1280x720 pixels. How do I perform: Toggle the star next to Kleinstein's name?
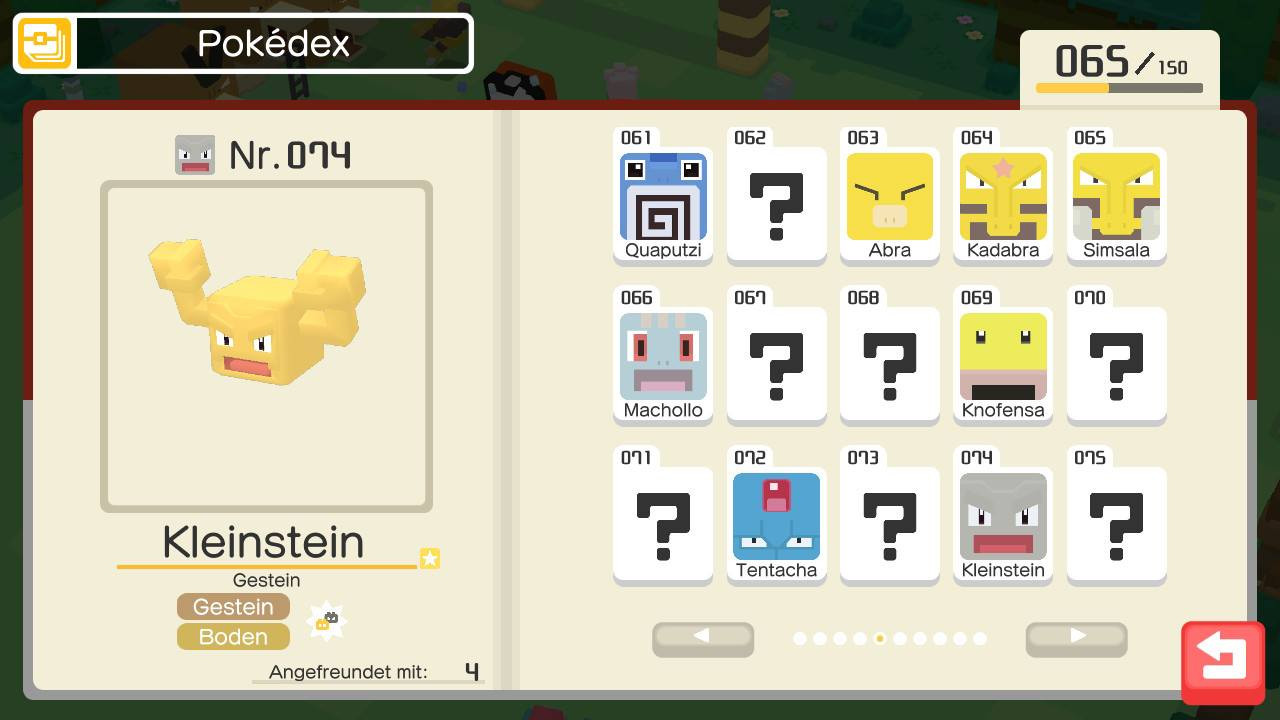point(429,559)
